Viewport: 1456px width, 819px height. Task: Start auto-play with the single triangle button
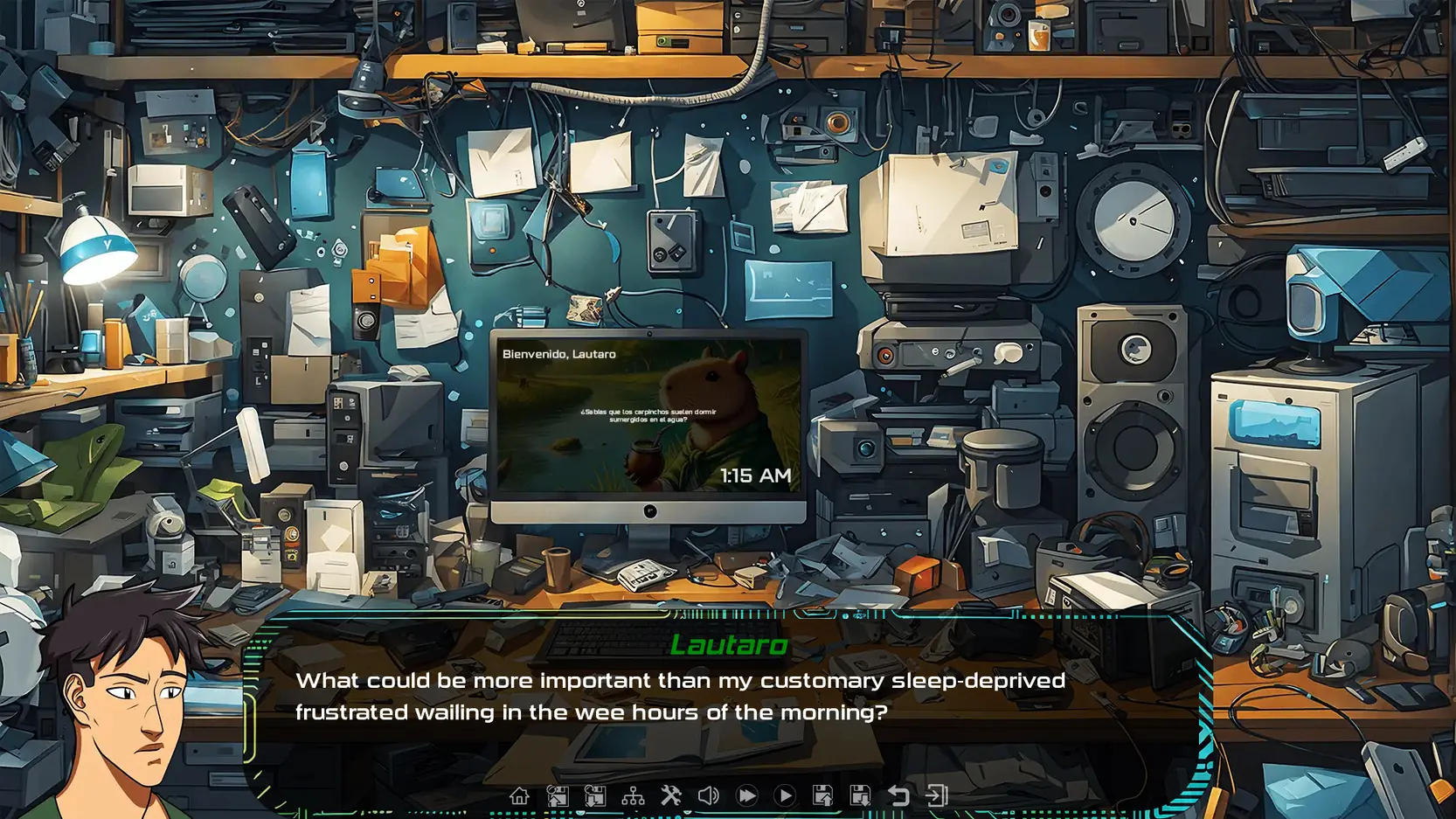785,795
